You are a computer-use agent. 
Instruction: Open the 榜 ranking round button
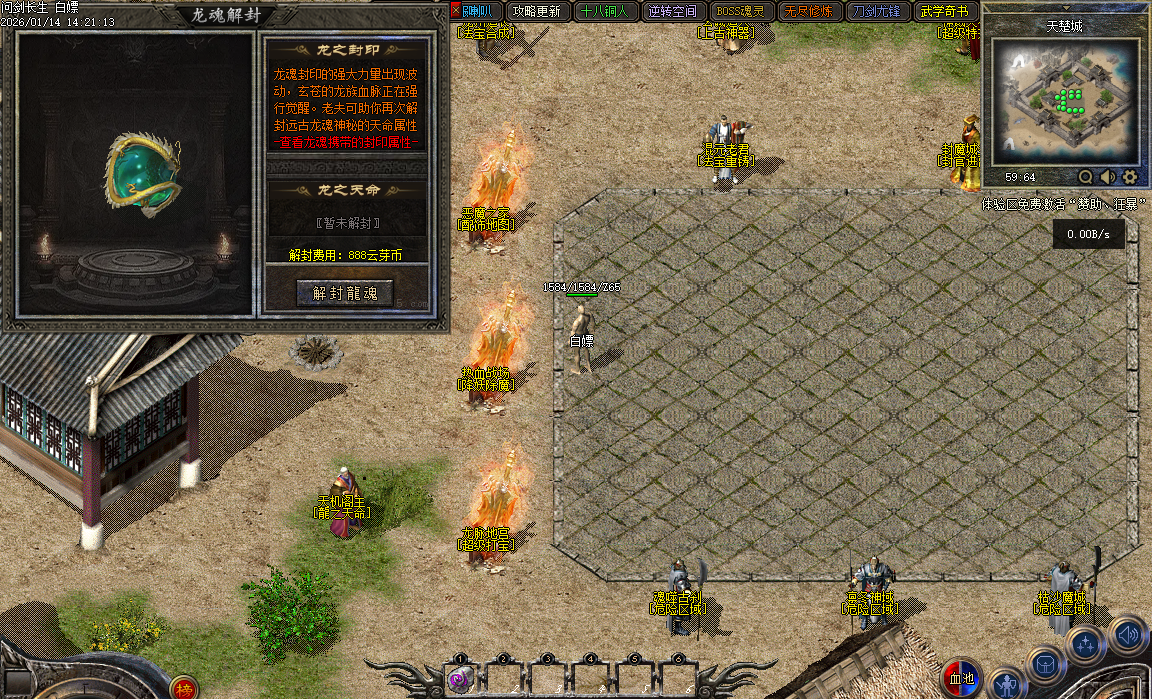tap(183, 688)
